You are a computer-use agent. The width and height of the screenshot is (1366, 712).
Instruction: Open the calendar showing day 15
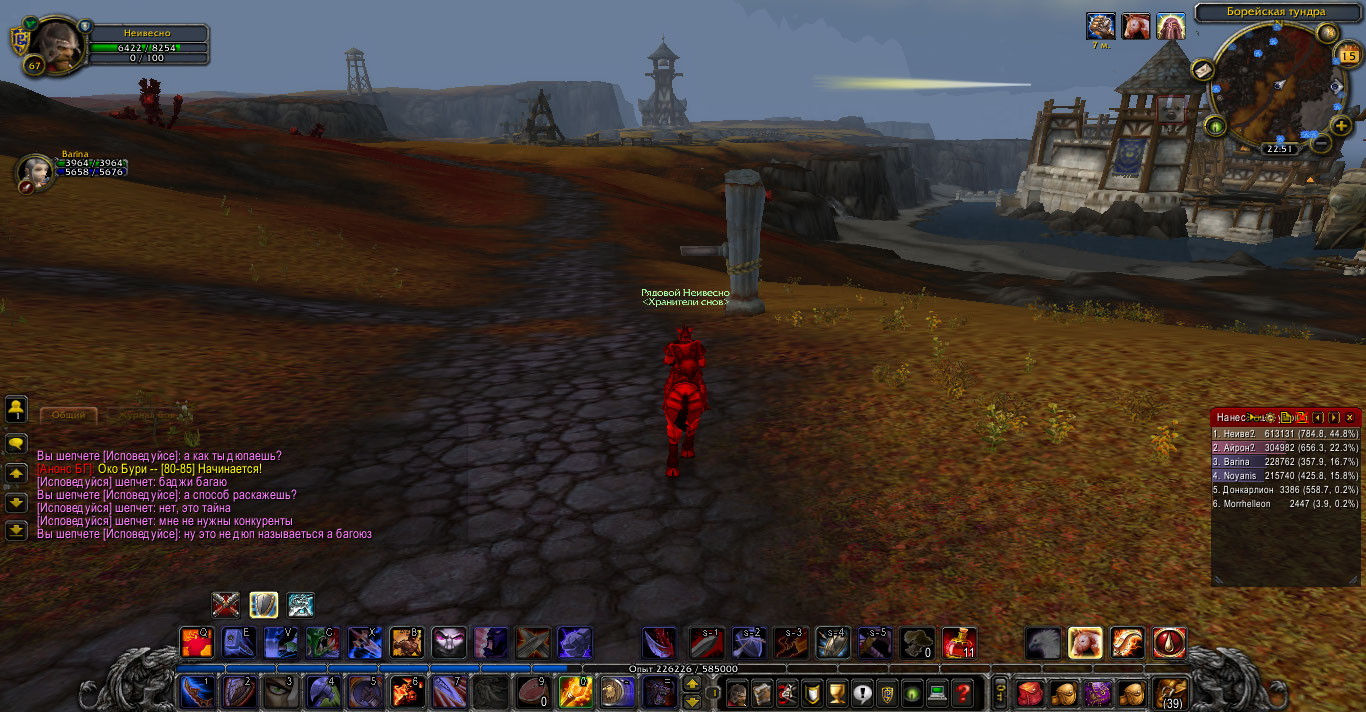click(1348, 56)
